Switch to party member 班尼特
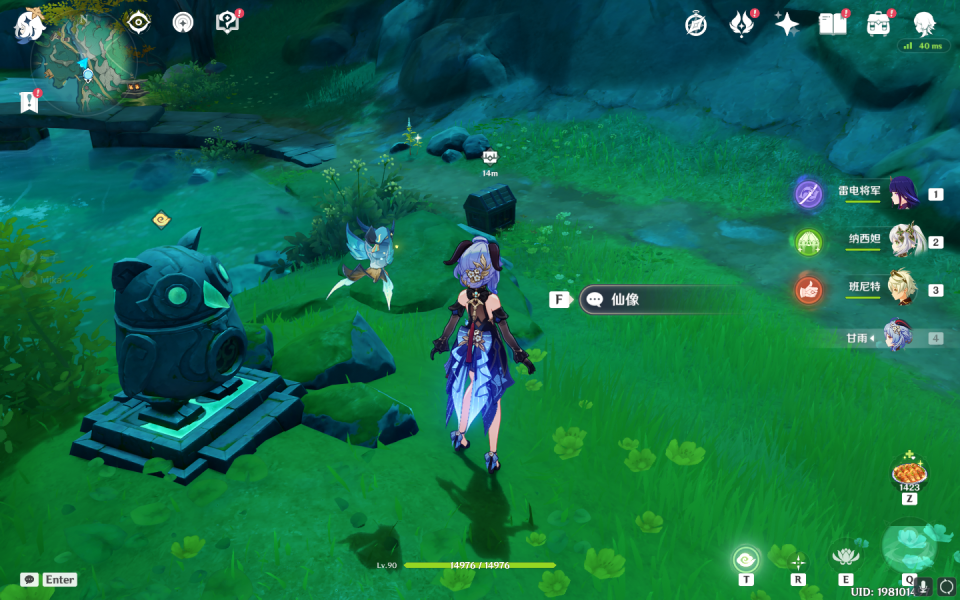Viewport: 960px width, 600px height. pos(903,289)
